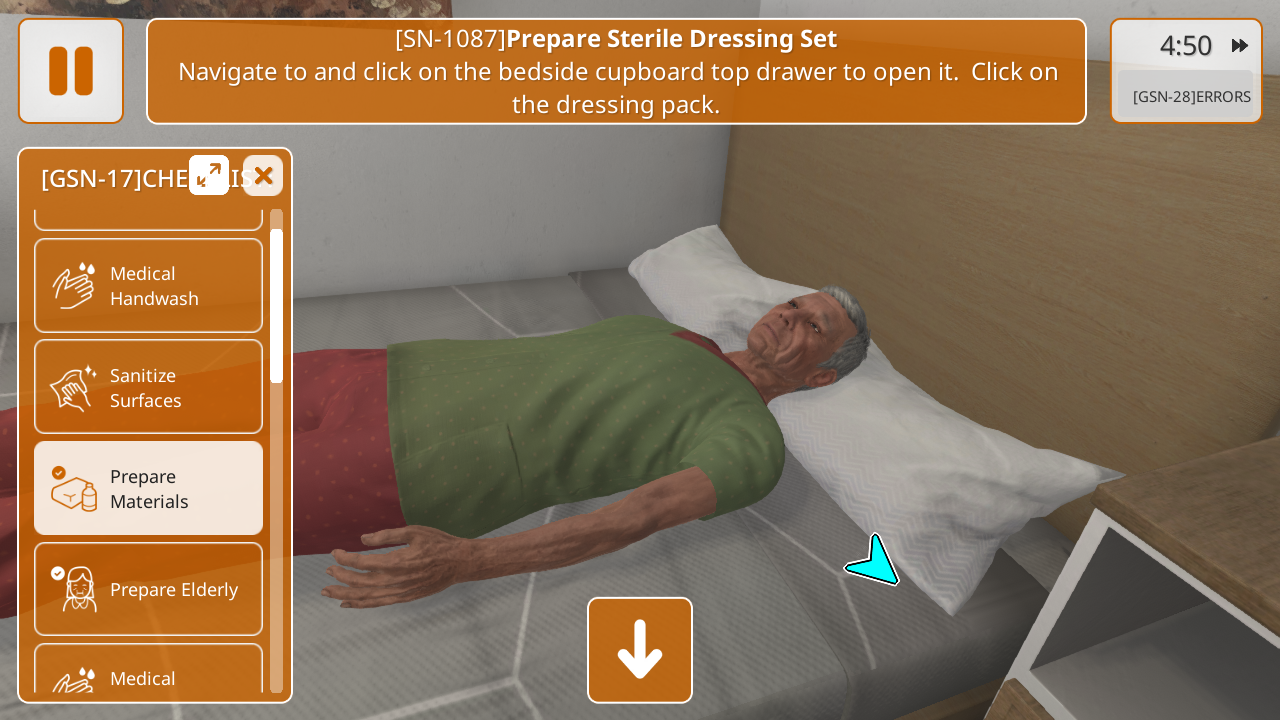Open the Prepare Materials step
This screenshot has height=720, width=1280.
[x=149, y=488]
